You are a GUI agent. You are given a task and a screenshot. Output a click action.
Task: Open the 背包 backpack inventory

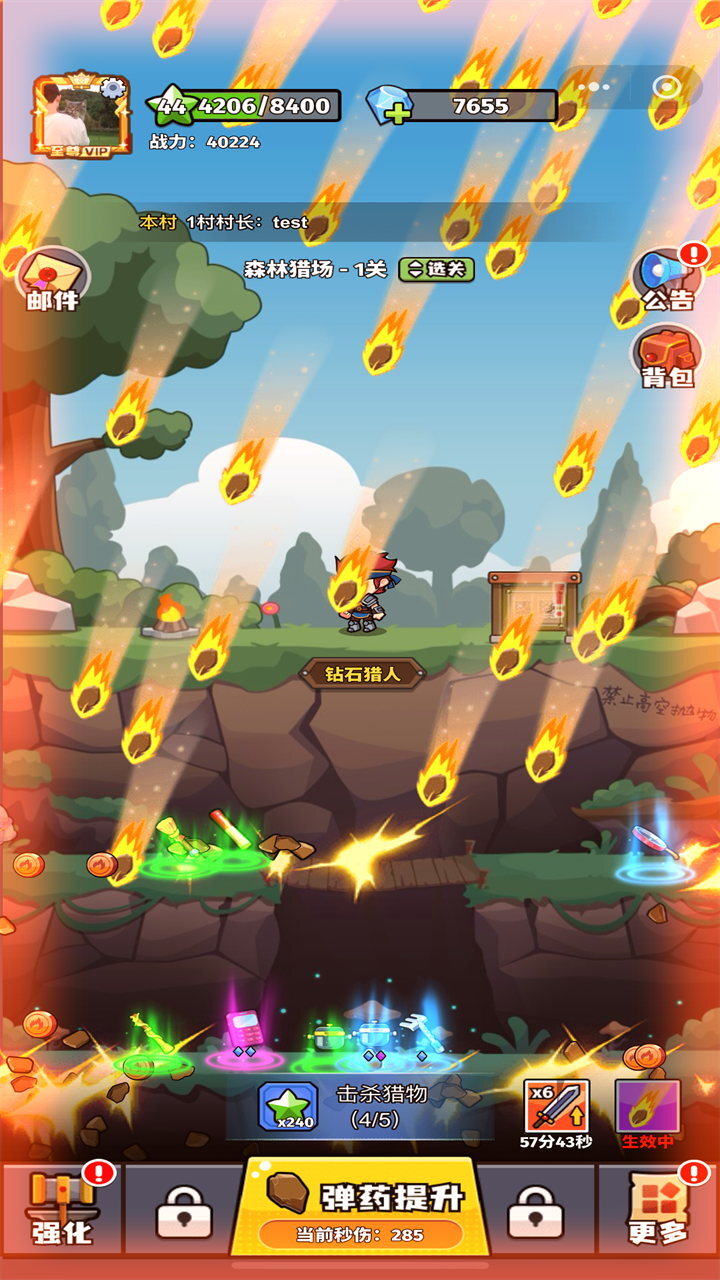click(x=667, y=357)
